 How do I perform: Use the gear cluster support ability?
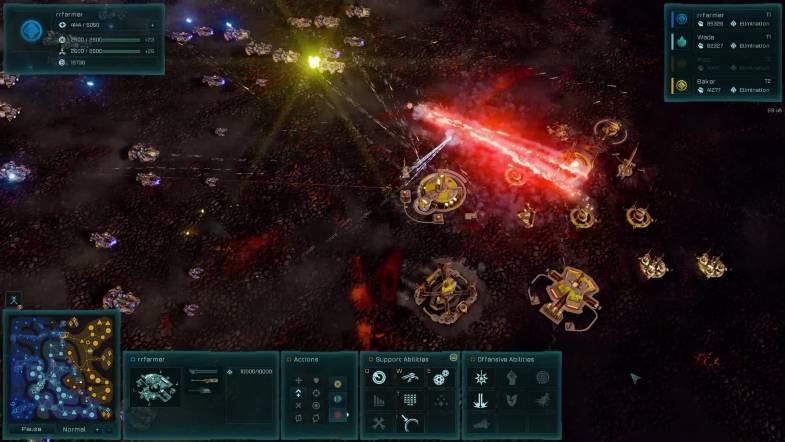(440, 377)
